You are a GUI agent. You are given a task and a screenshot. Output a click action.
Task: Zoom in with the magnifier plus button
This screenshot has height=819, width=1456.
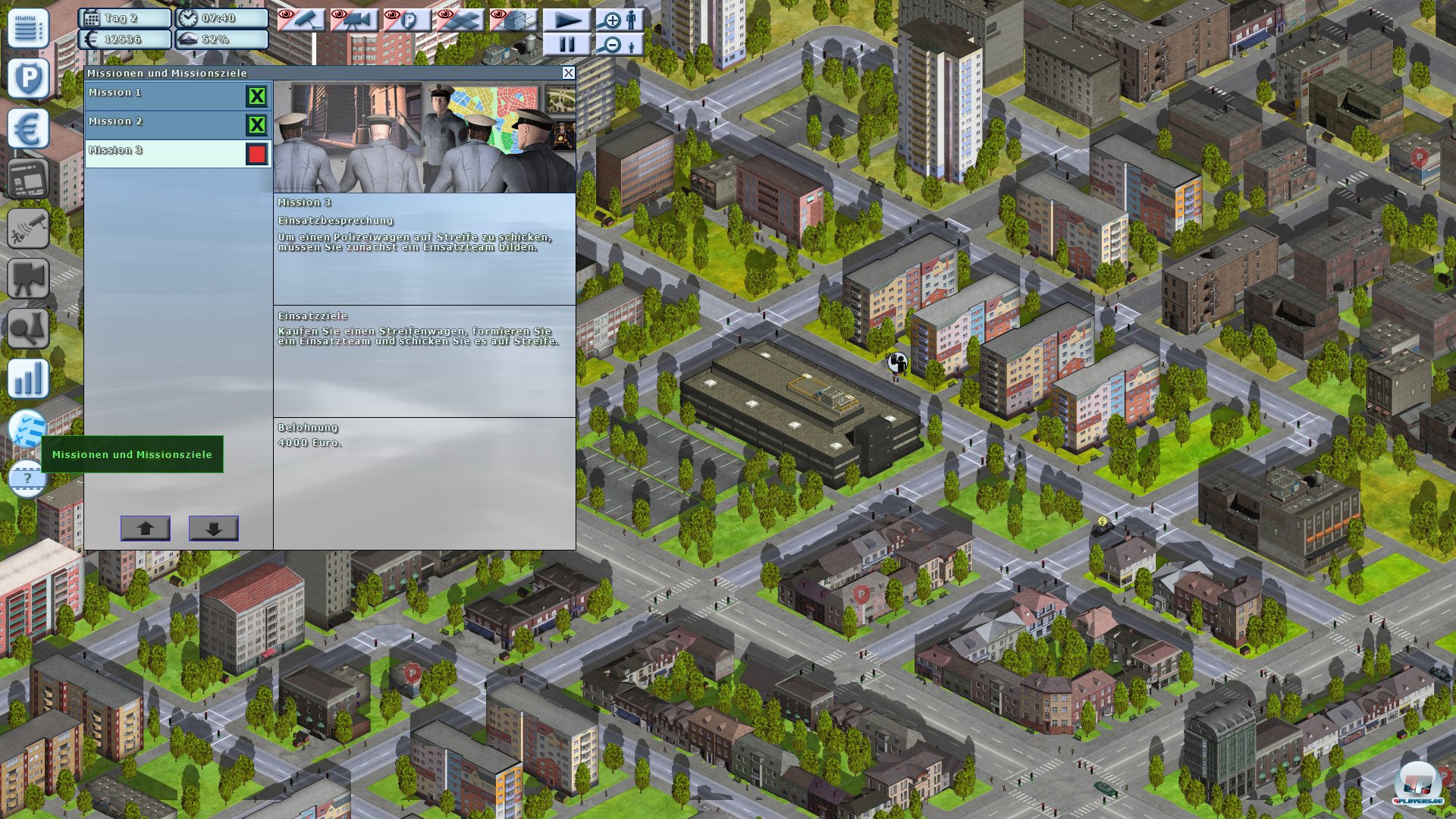click(620, 20)
